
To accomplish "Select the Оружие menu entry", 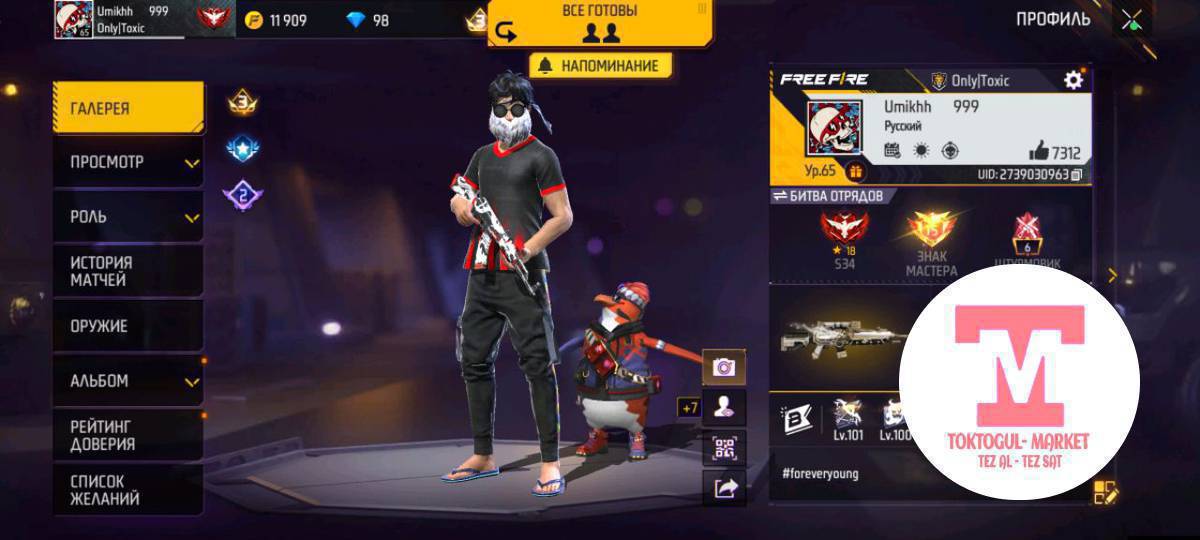I will tap(128, 326).
